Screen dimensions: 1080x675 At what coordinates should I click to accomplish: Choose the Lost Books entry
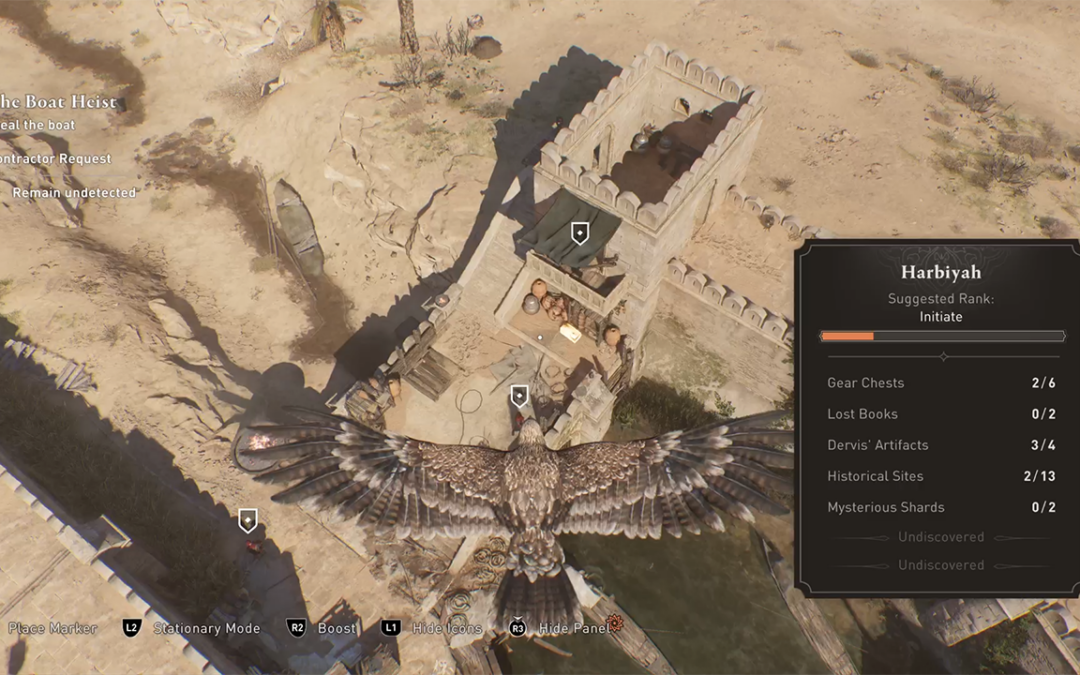[940, 414]
